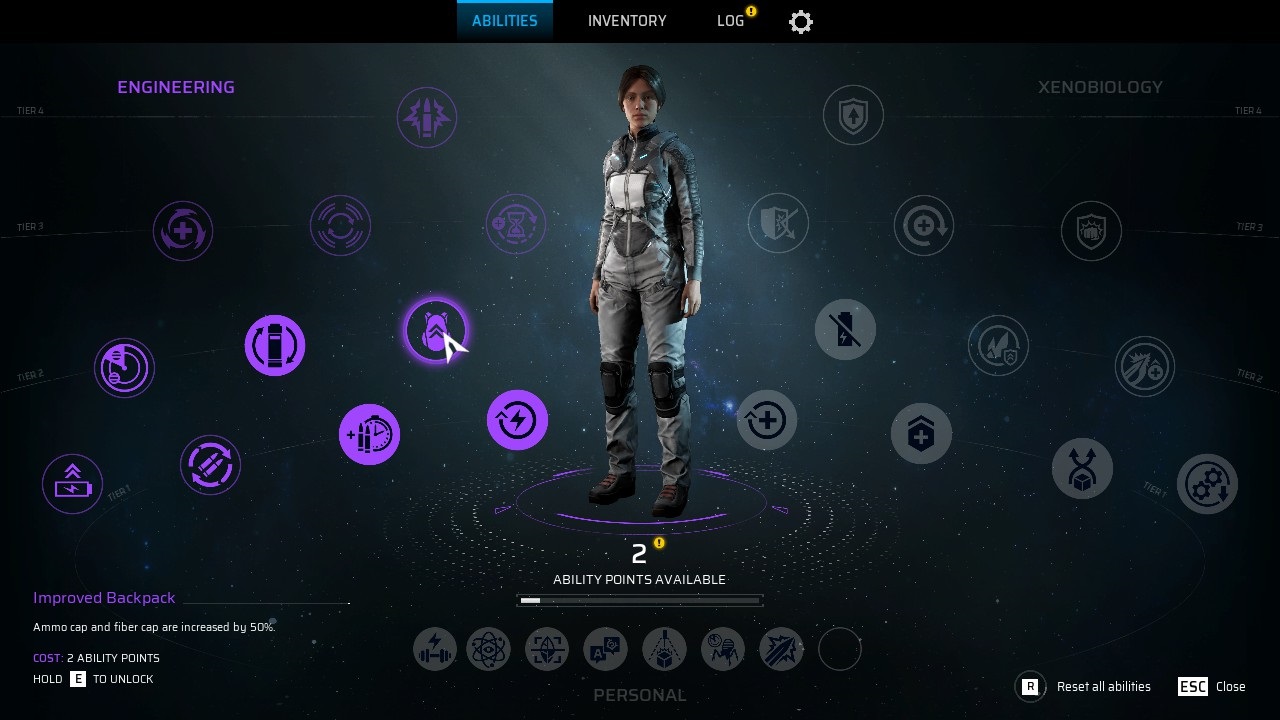Pick the gears with arrow ability
This screenshot has height=720, width=1280.
(1207, 484)
